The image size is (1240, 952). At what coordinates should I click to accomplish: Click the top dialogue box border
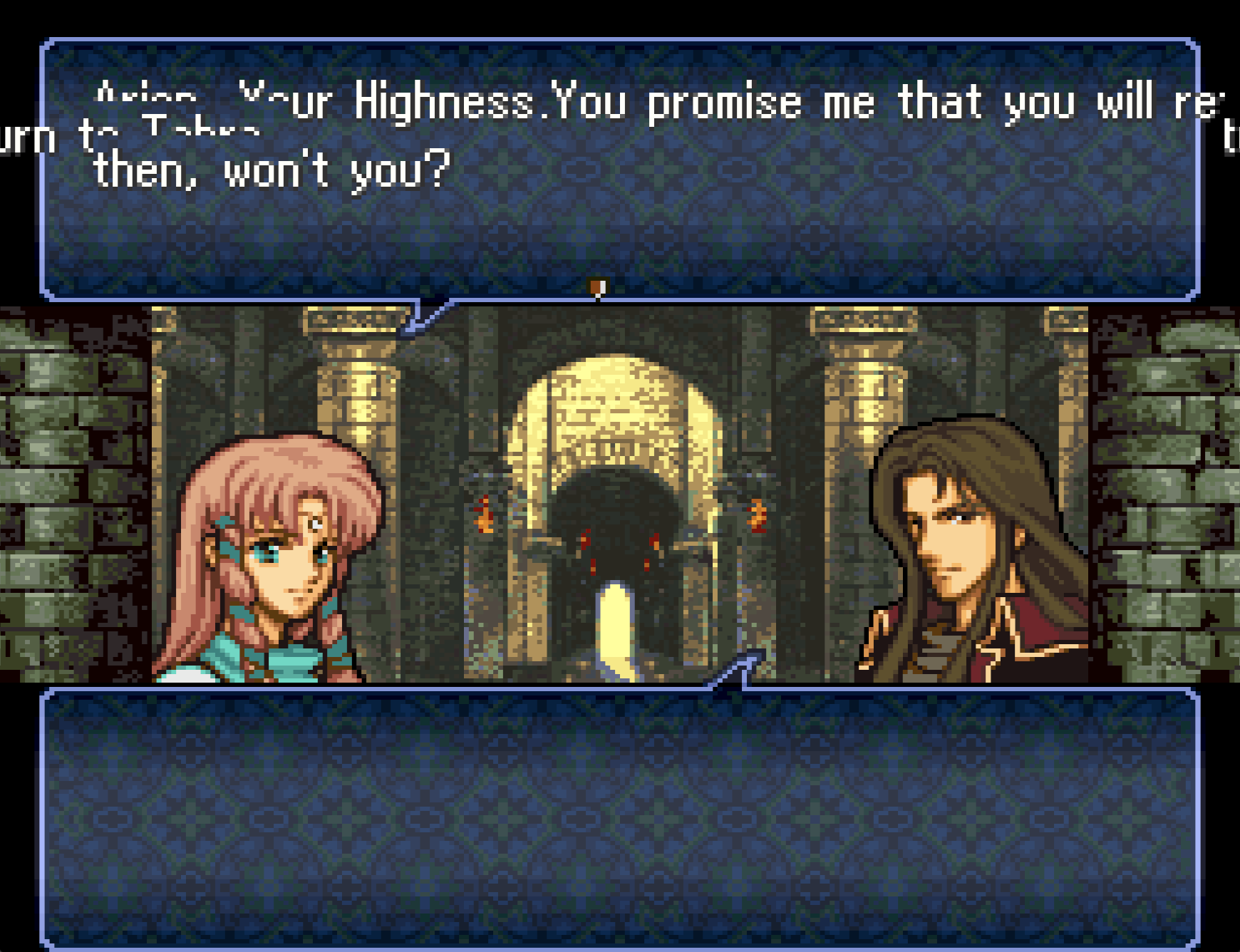(620, 41)
